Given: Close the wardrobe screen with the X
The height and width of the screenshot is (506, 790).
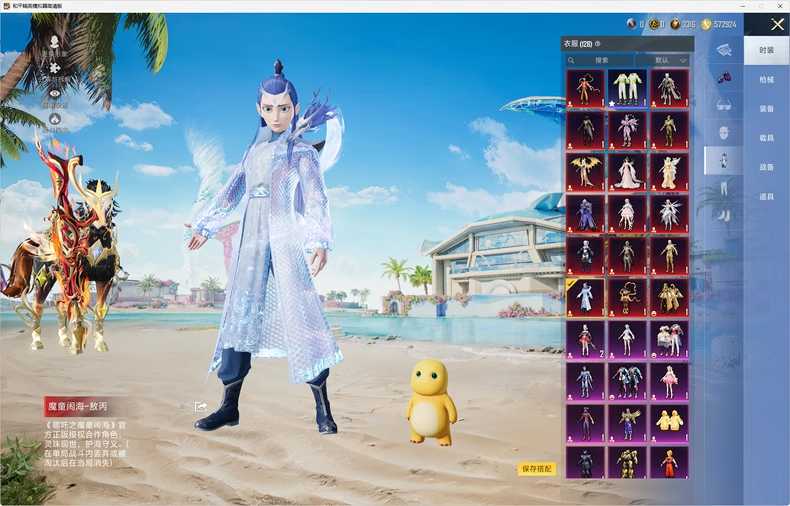Looking at the screenshot, I should [777, 24].
